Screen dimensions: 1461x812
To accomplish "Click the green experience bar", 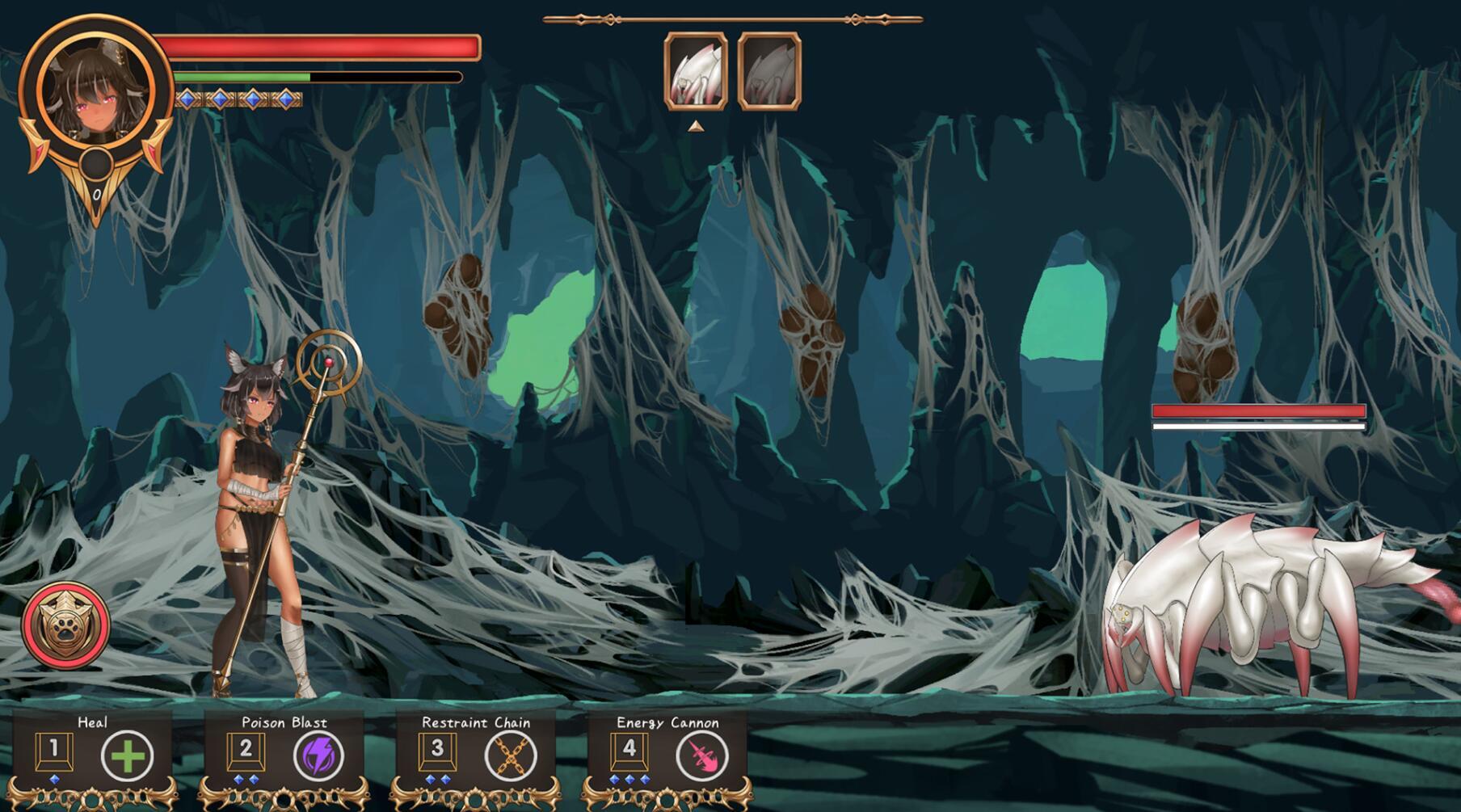I will 242,77.
